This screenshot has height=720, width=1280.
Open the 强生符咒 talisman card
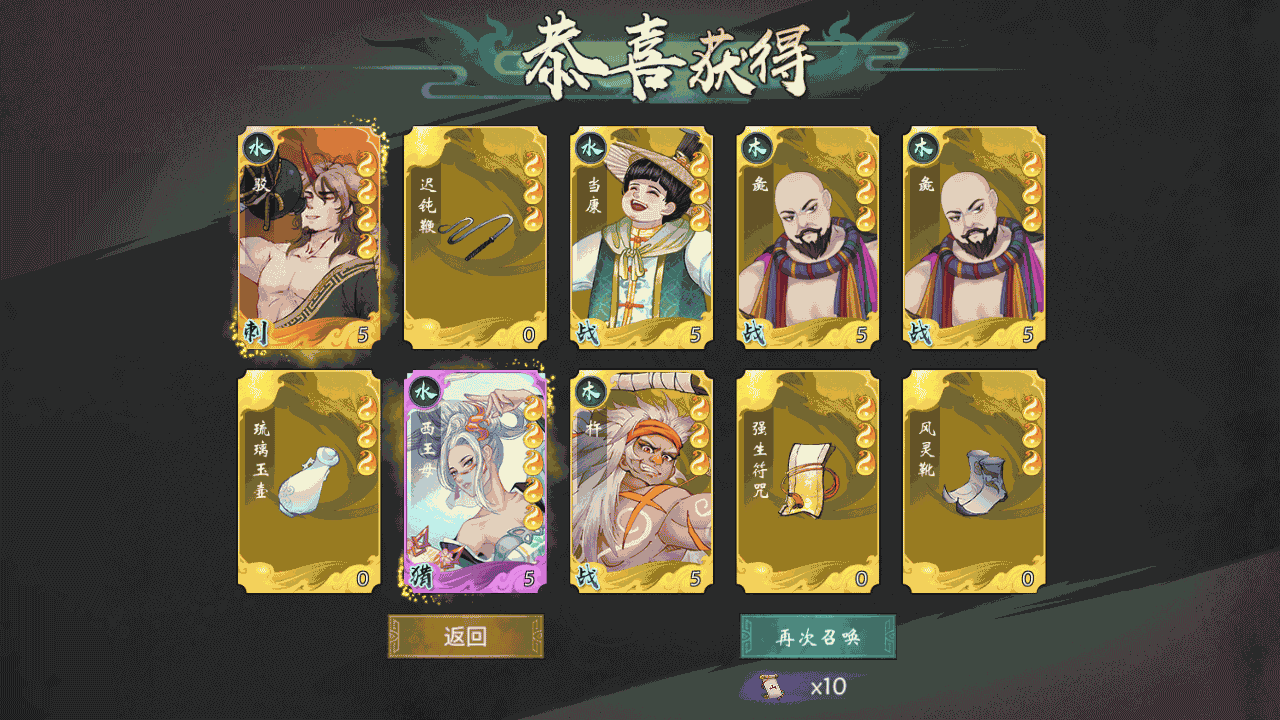[808, 482]
